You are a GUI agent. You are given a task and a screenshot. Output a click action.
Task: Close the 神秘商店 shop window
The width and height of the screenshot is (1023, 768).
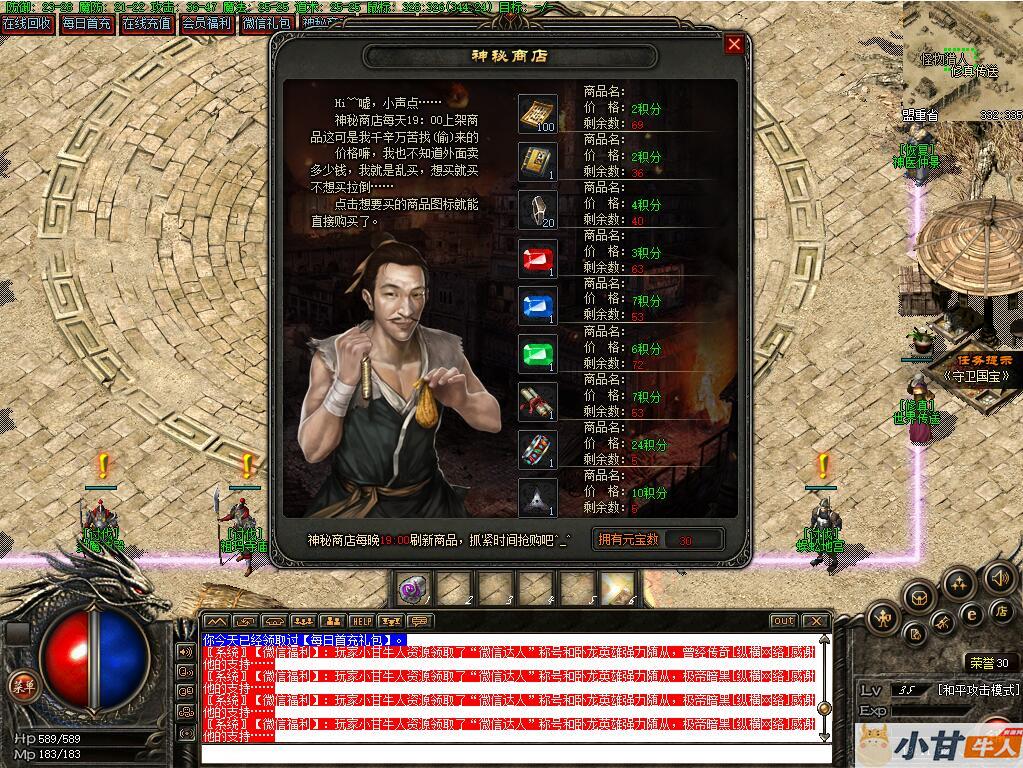click(734, 44)
